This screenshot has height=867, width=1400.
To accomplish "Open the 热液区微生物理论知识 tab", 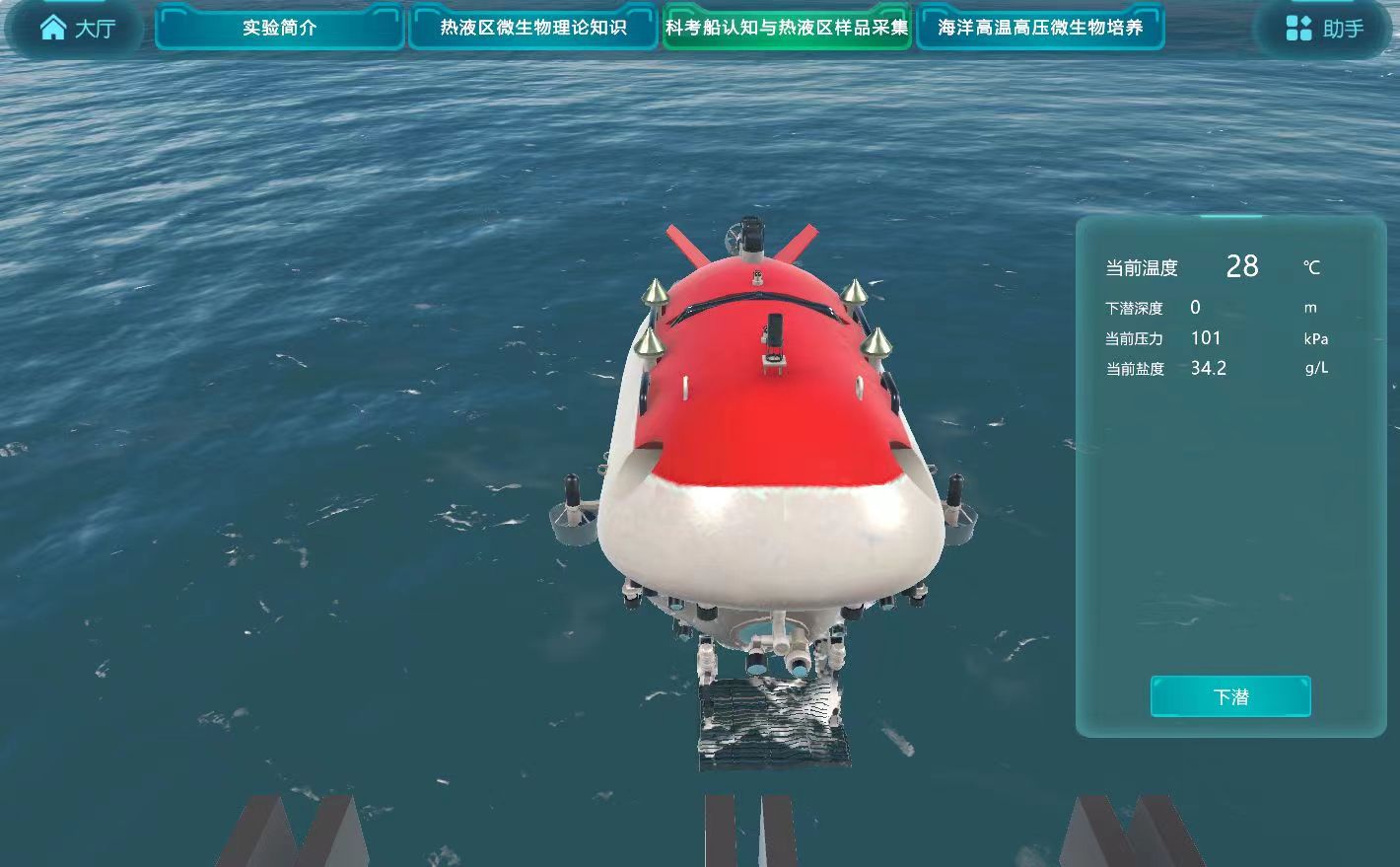I will 532,28.
